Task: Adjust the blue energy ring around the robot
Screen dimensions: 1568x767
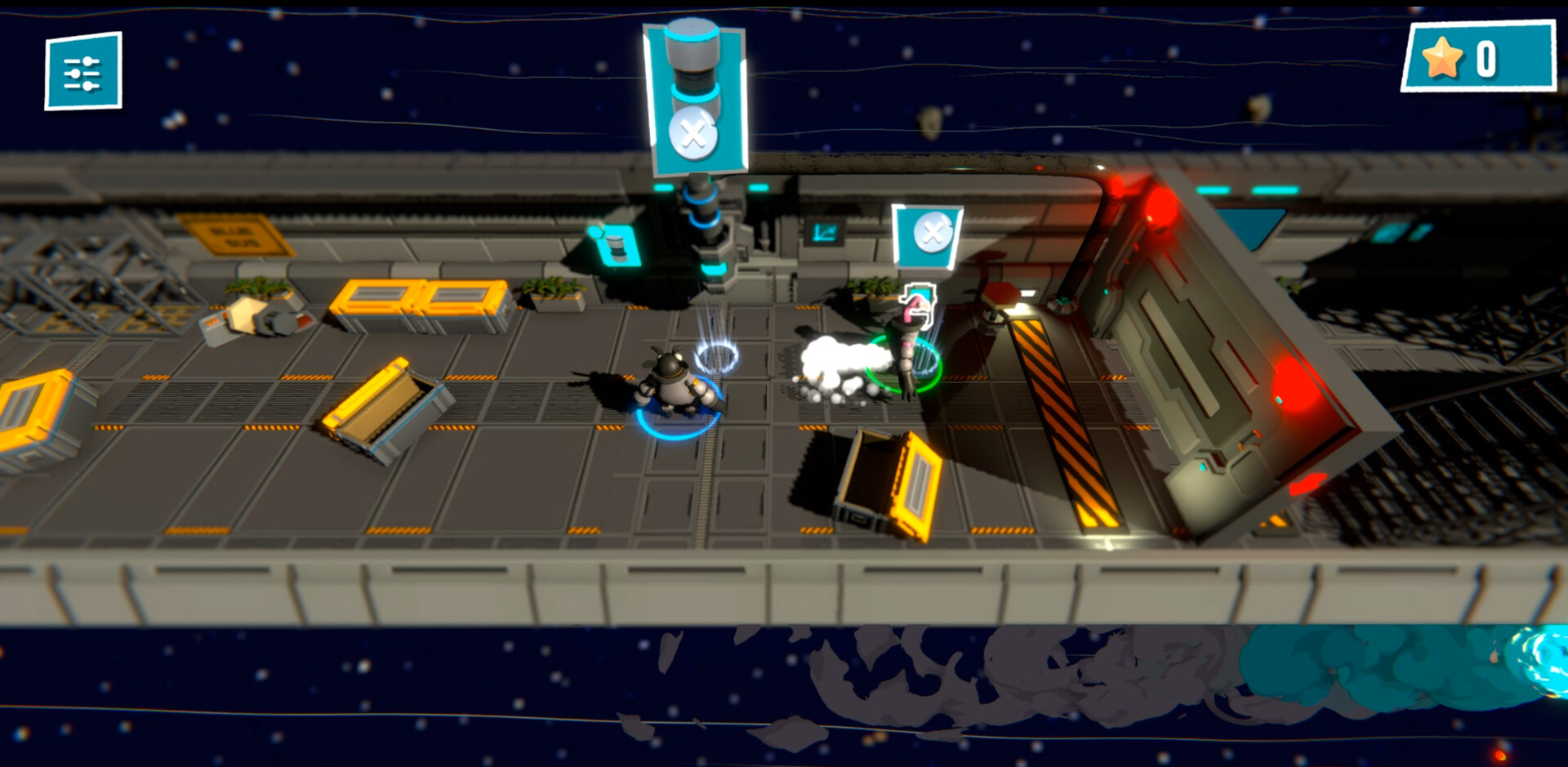Action: click(676, 433)
